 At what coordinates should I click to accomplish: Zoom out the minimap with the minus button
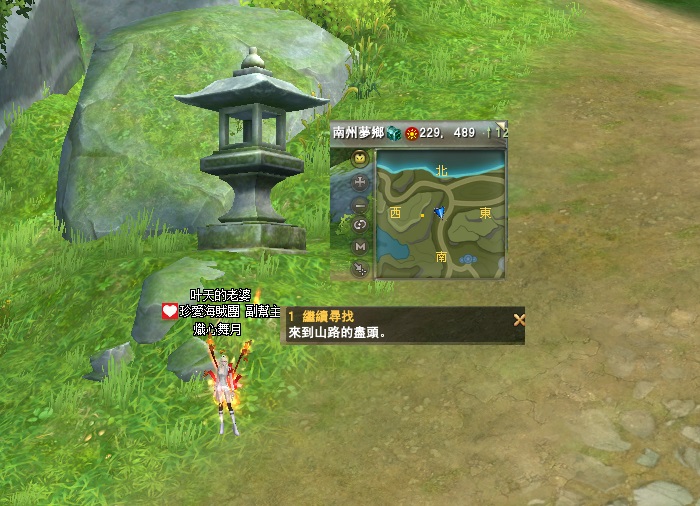coord(360,203)
